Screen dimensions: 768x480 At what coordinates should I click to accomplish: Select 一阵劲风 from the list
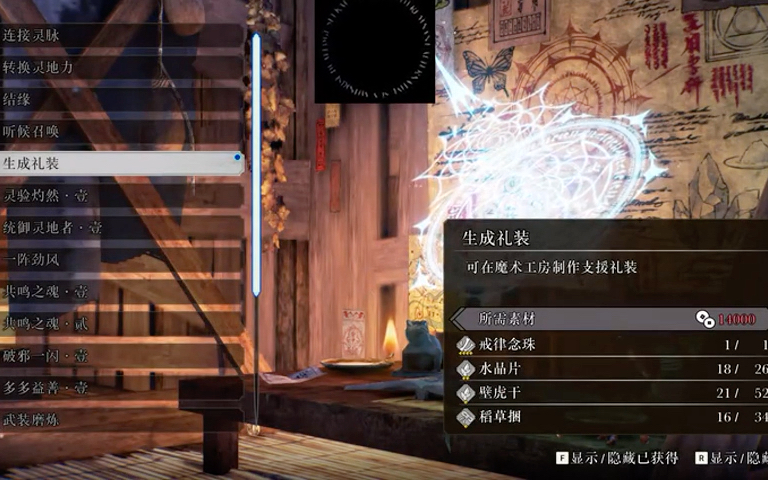coord(120,260)
